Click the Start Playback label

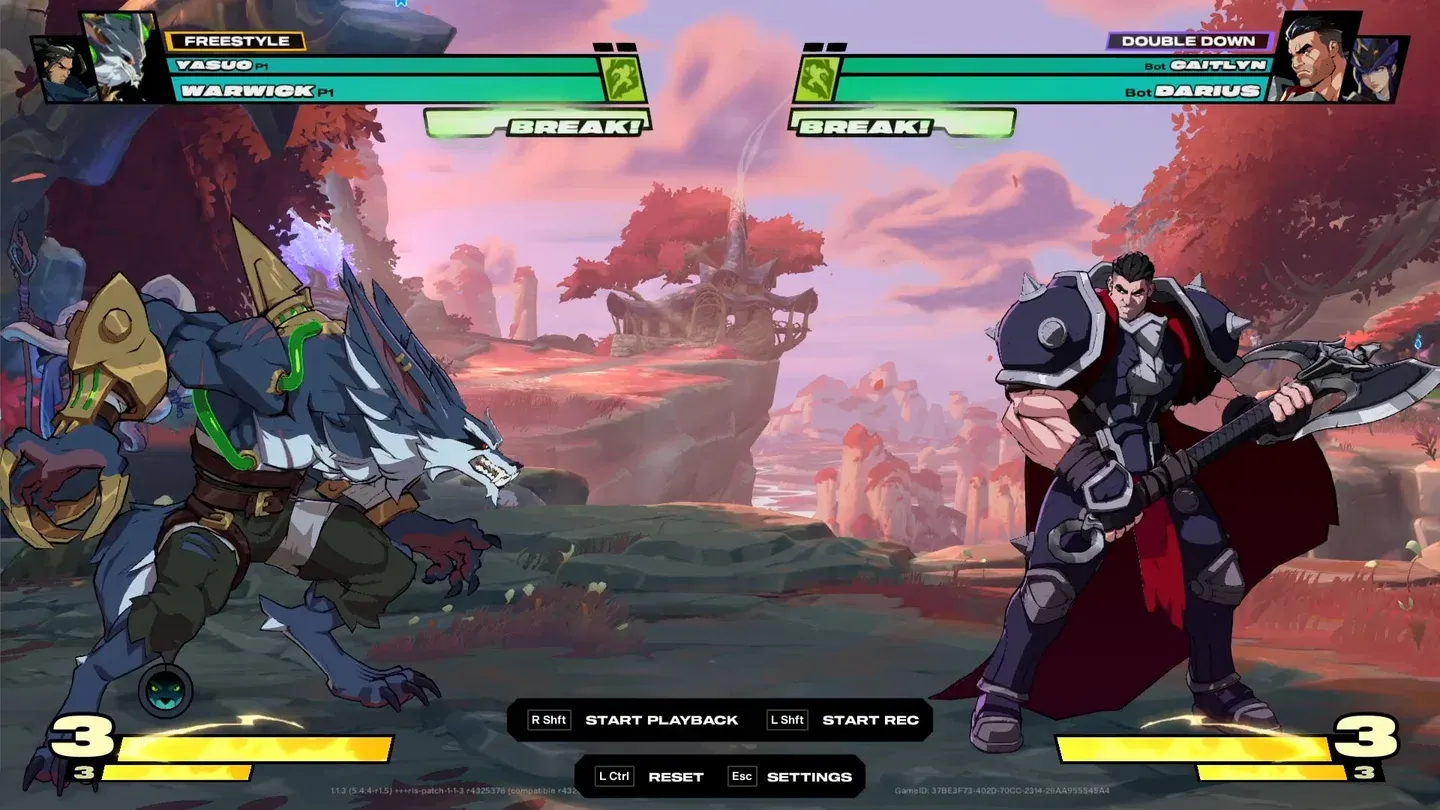coord(661,720)
